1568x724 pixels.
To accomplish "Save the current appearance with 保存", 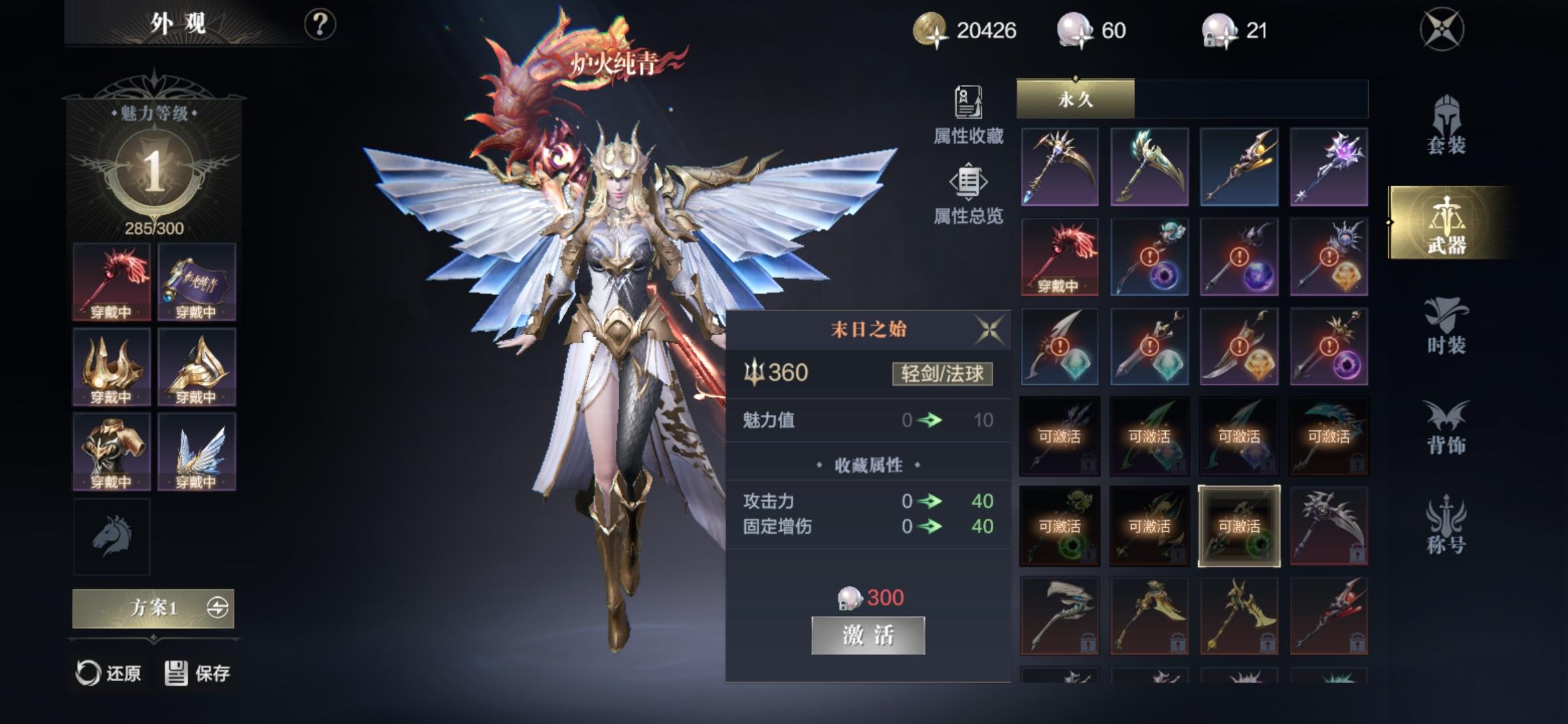I will (x=198, y=673).
